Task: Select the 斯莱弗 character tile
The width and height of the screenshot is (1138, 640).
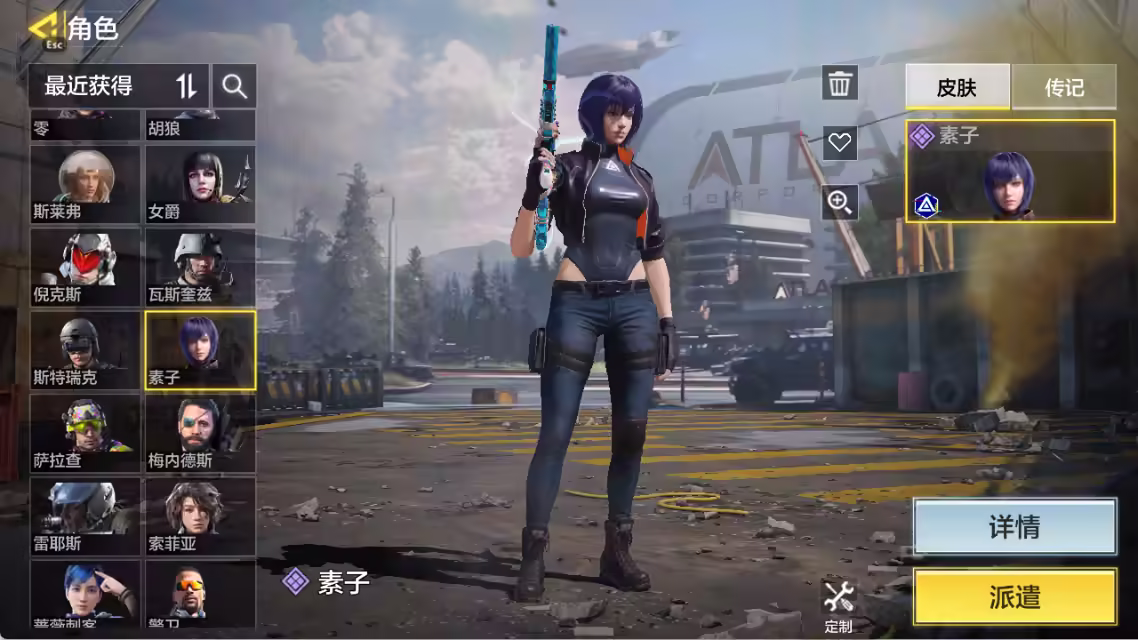Action: coord(85,184)
